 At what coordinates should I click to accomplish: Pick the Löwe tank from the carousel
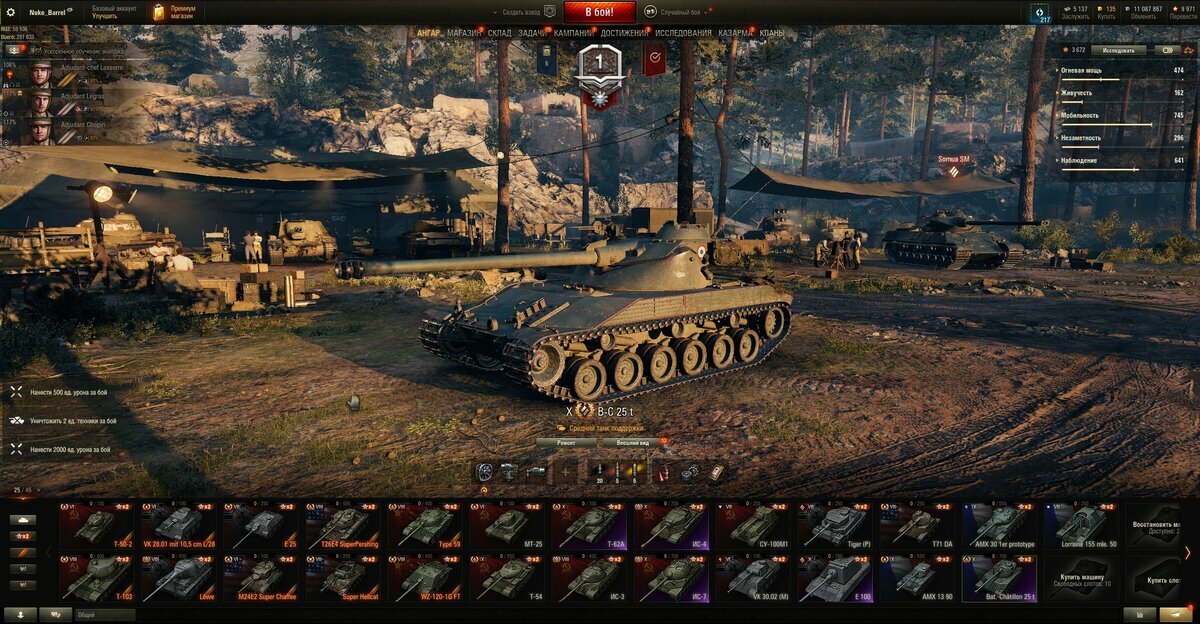[178, 578]
